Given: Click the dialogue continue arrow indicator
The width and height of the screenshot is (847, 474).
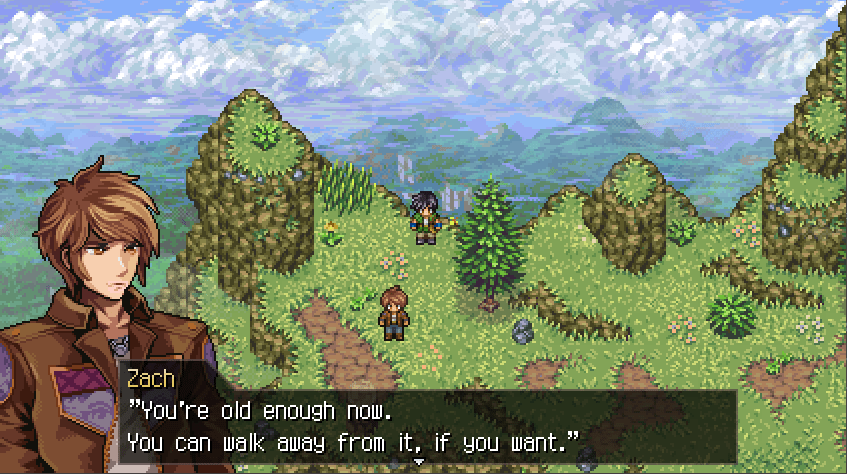Looking at the screenshot, I should pyautogui.click(x=419, y=461).
